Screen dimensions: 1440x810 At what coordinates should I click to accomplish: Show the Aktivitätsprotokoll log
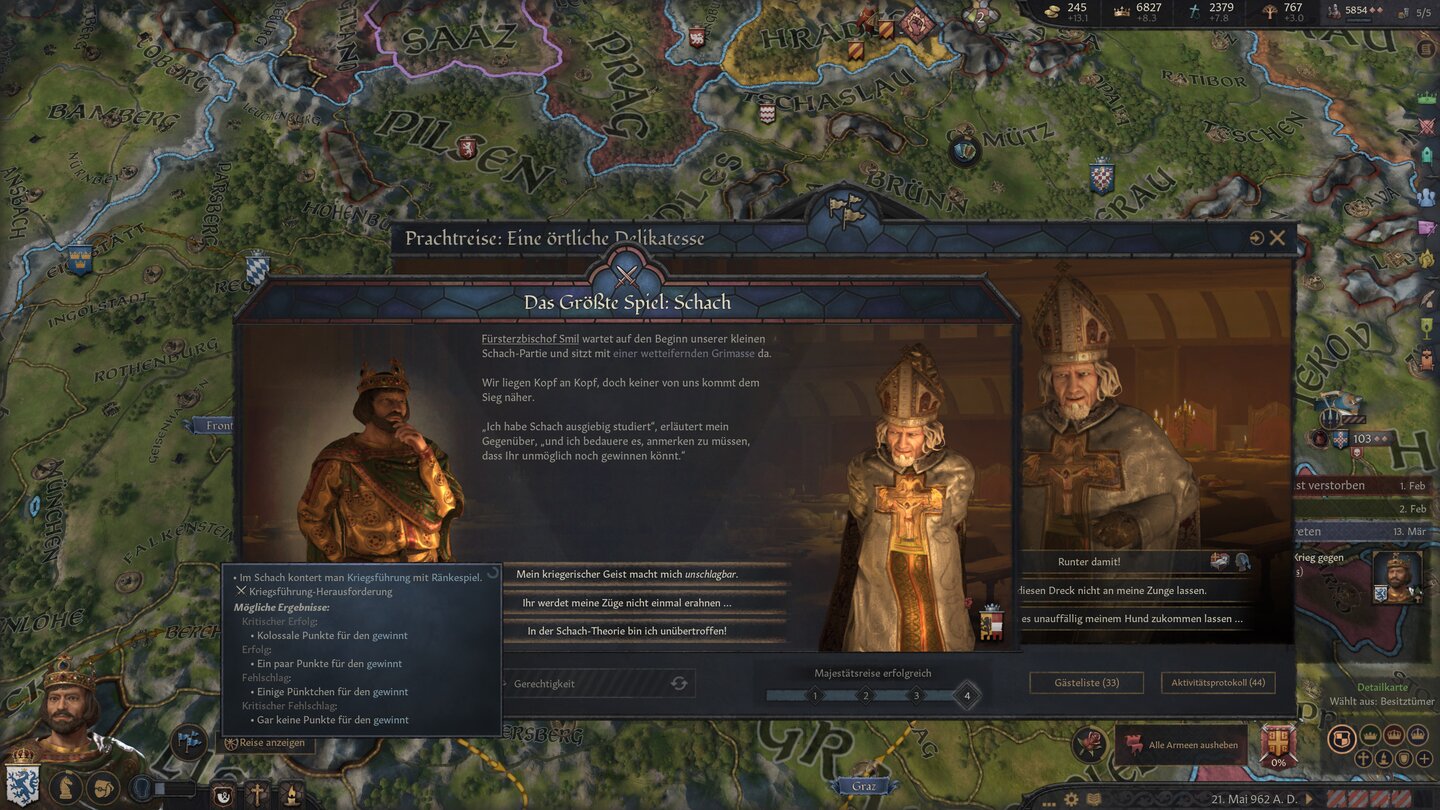pos(1217,683)
